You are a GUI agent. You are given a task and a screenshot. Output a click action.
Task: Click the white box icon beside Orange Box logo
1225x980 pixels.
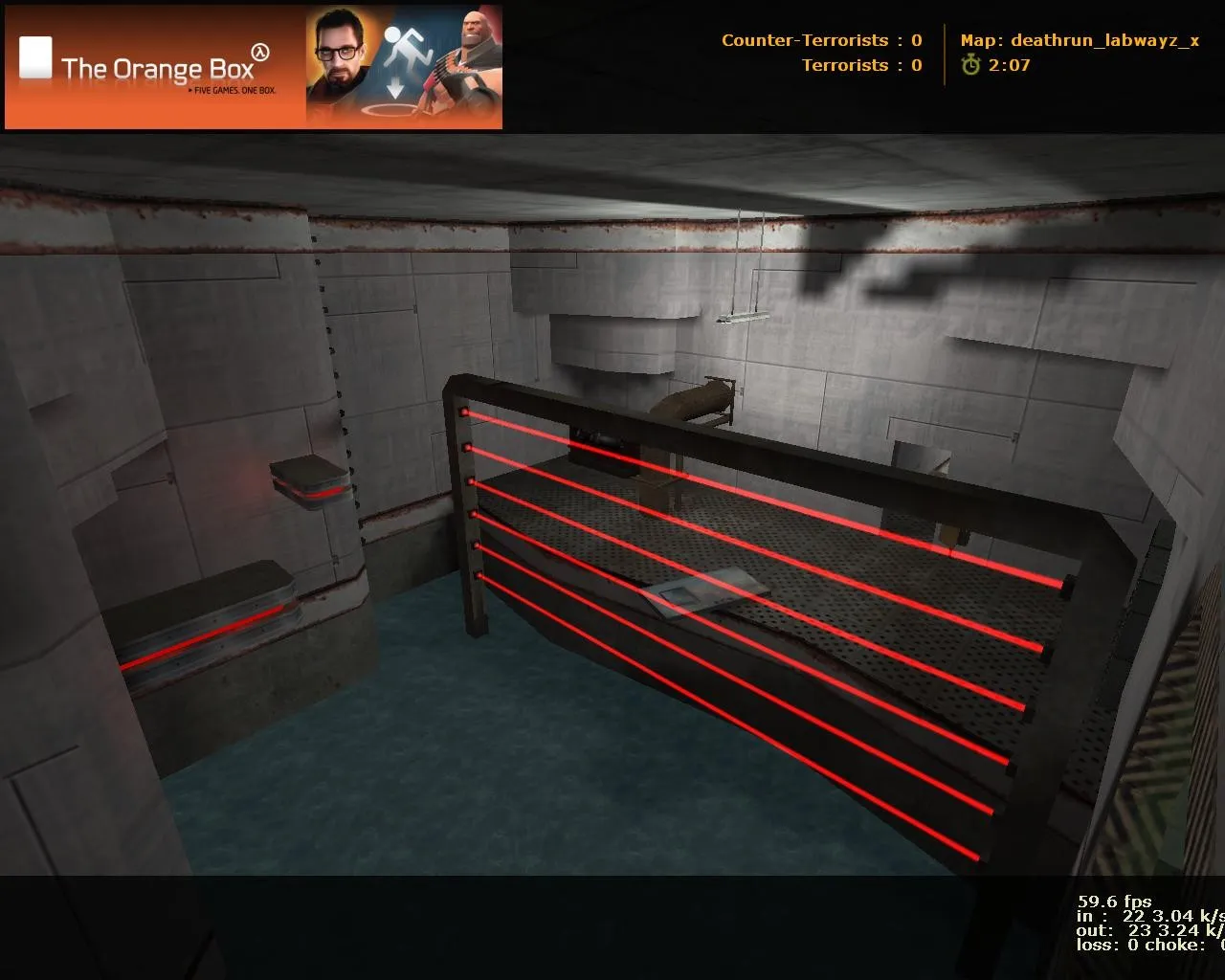[33, 57]
